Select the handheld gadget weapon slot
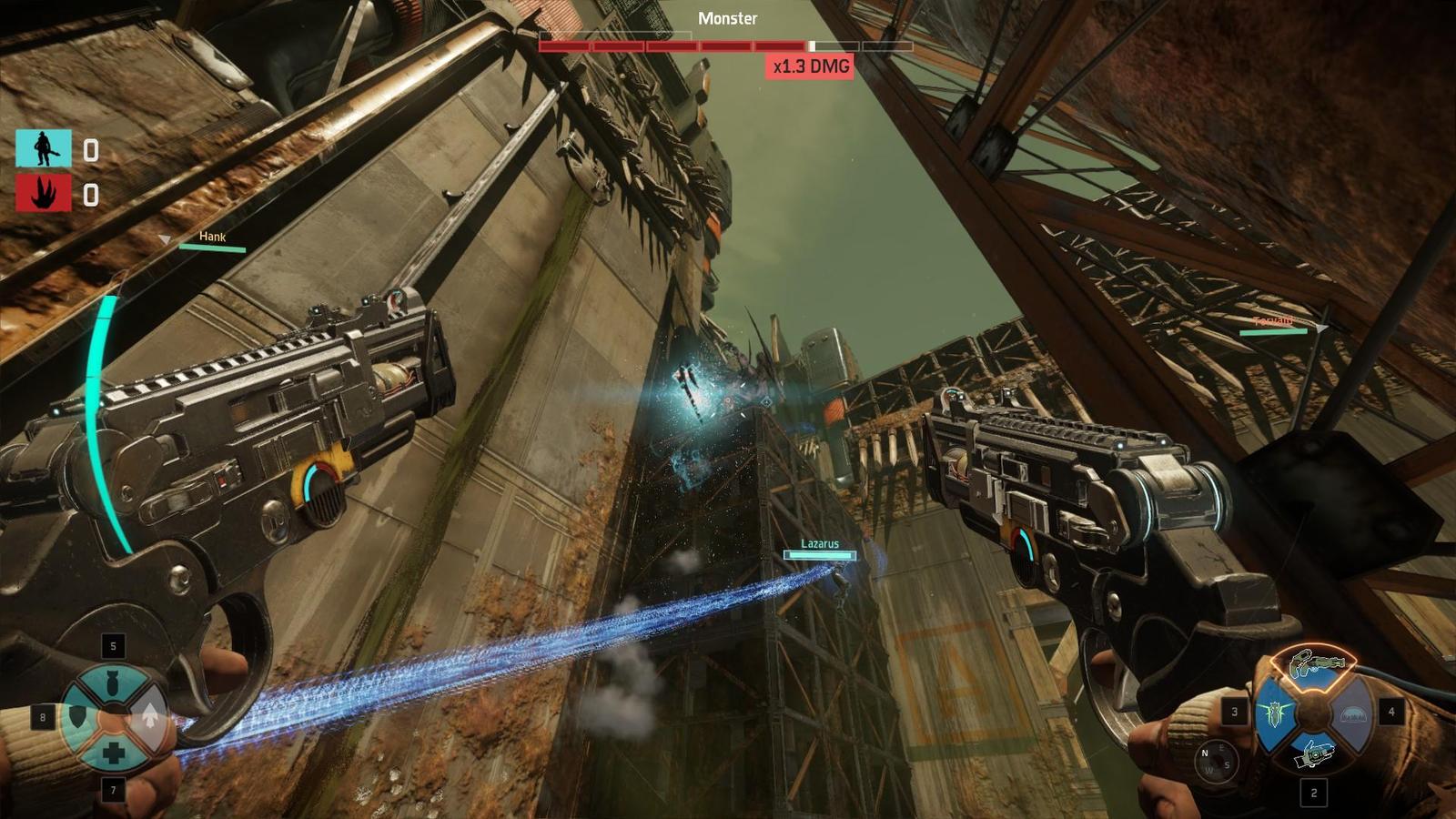The height and width of the screenshot is (819, 1456). click(1312, 753)
